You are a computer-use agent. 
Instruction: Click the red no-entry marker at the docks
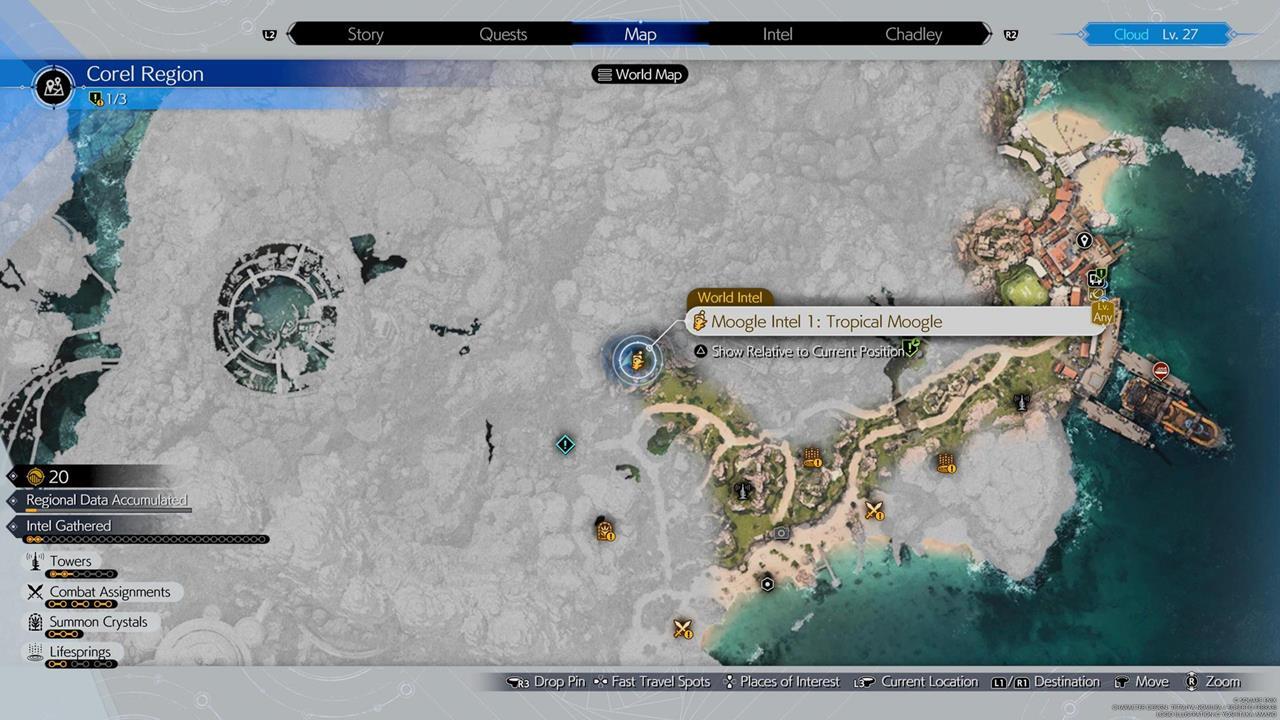pyautogui.click(x=1161, y=371)
